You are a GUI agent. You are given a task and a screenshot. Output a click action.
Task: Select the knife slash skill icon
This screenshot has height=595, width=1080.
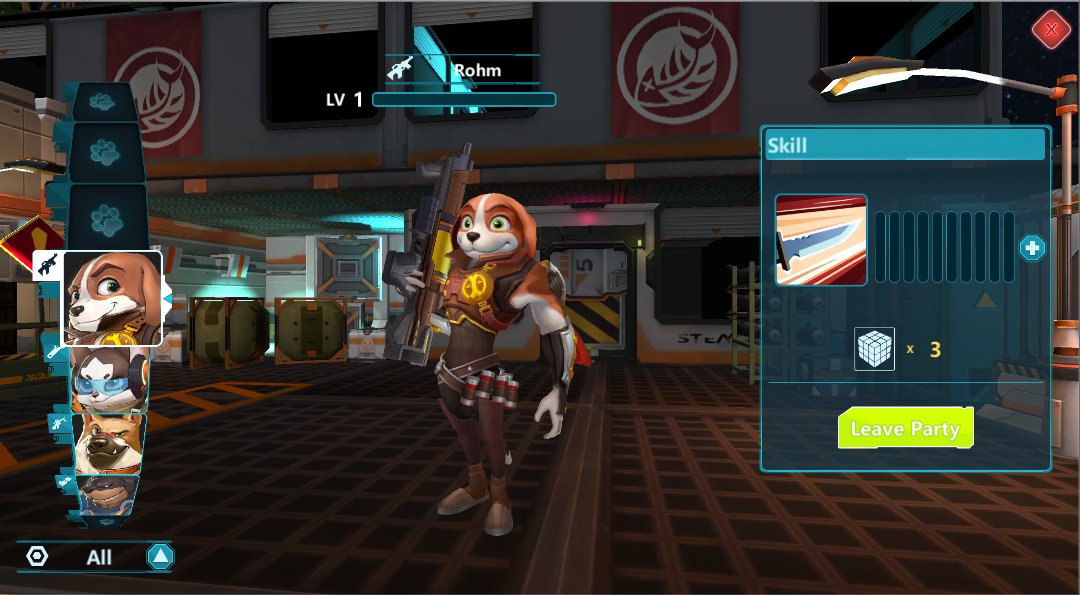821,240
